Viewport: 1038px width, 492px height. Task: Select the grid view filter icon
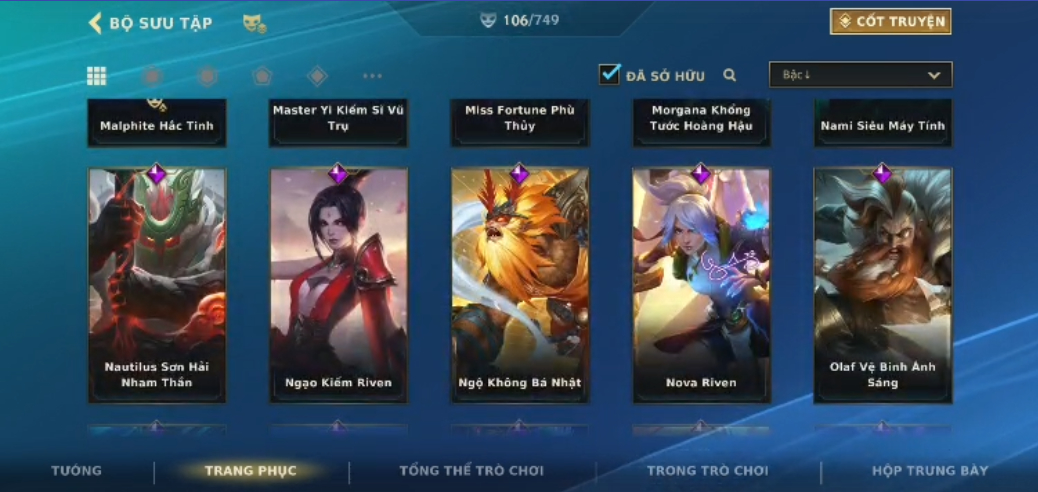point(97,76)
